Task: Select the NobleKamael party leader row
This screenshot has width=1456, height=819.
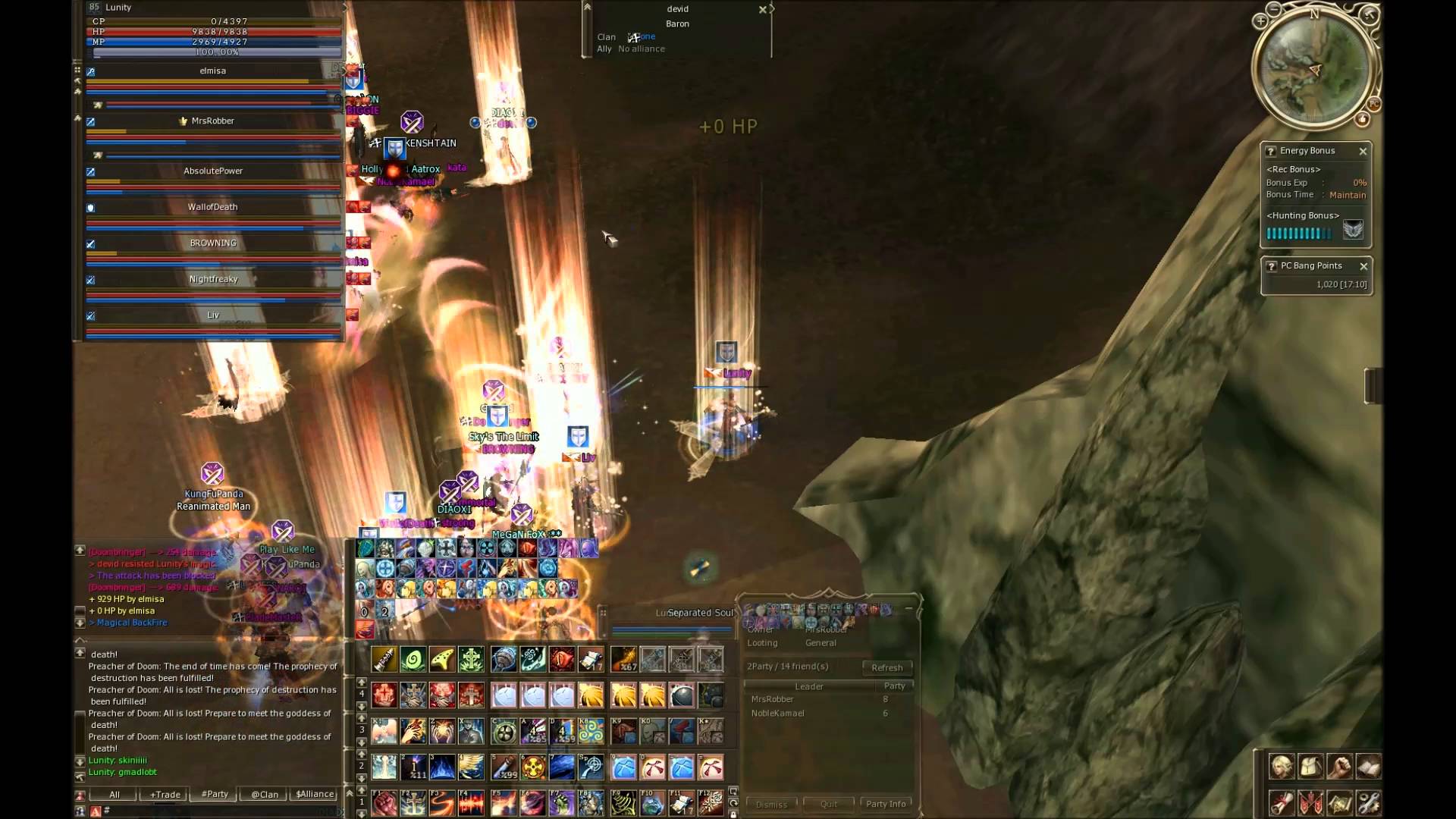Action: coord(777,713)
